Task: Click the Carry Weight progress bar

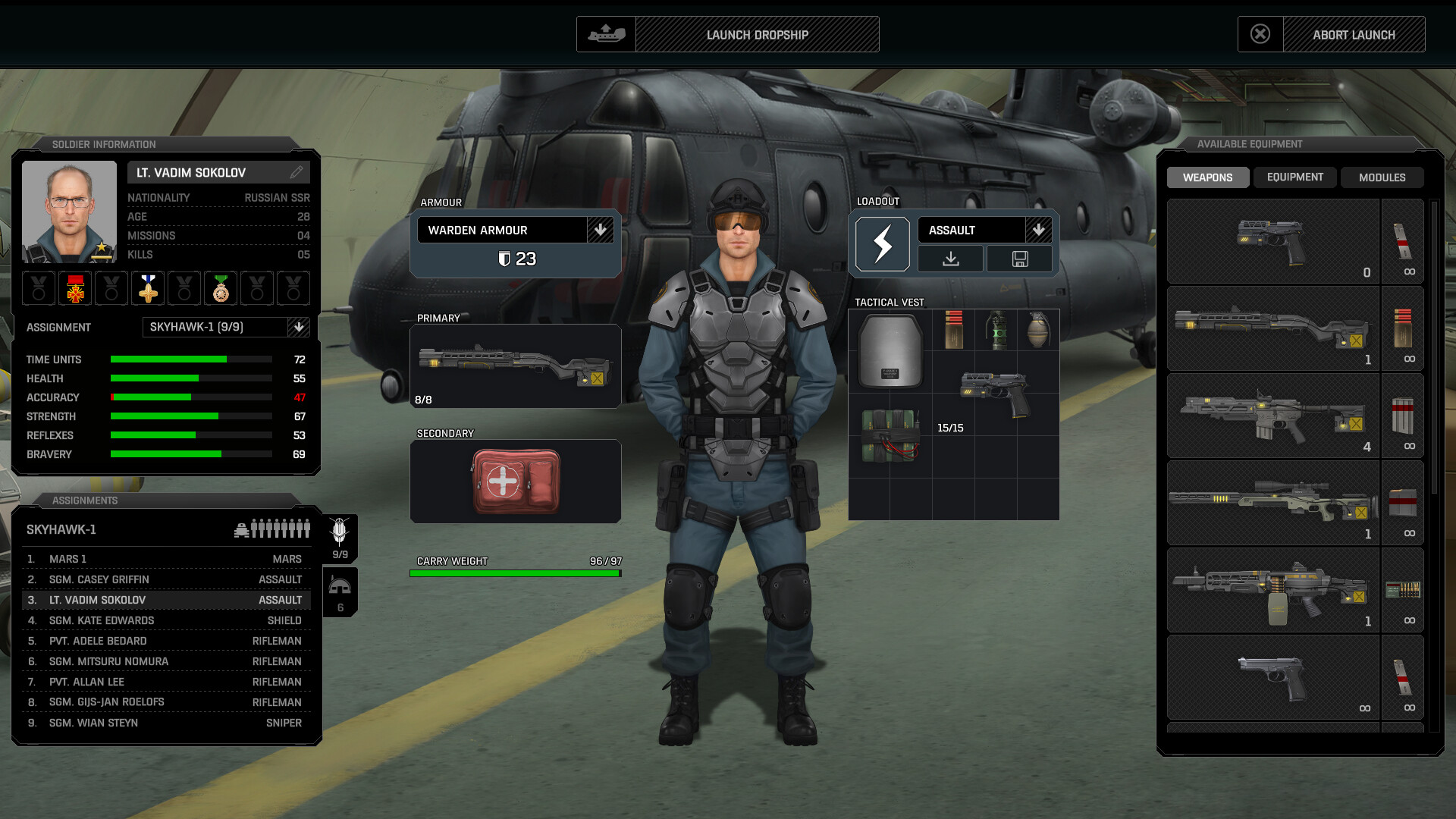Action: tap(515, 573)
